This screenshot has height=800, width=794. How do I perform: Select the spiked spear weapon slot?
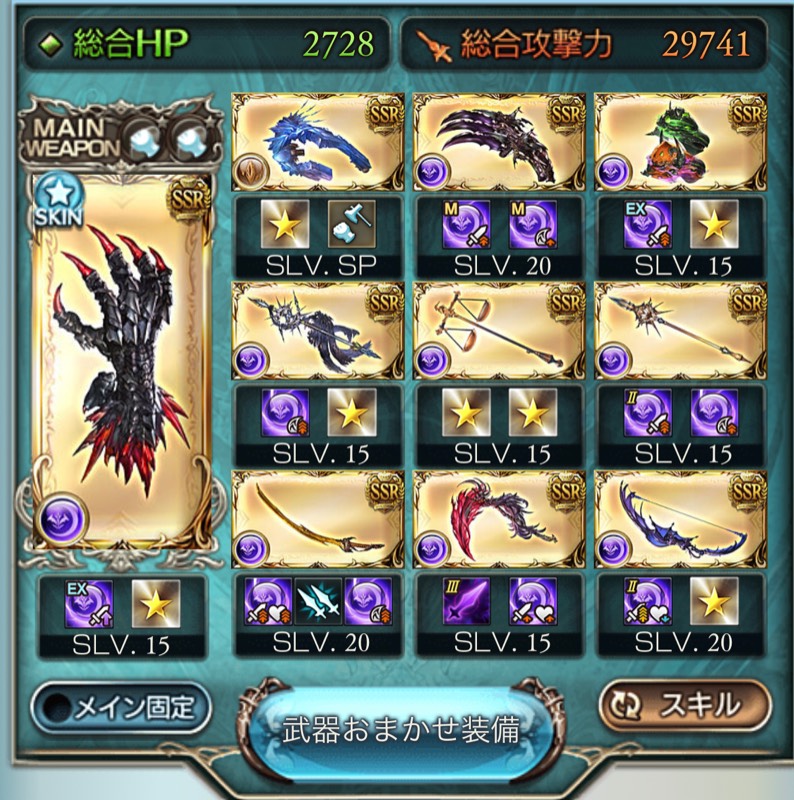(679, 331)
